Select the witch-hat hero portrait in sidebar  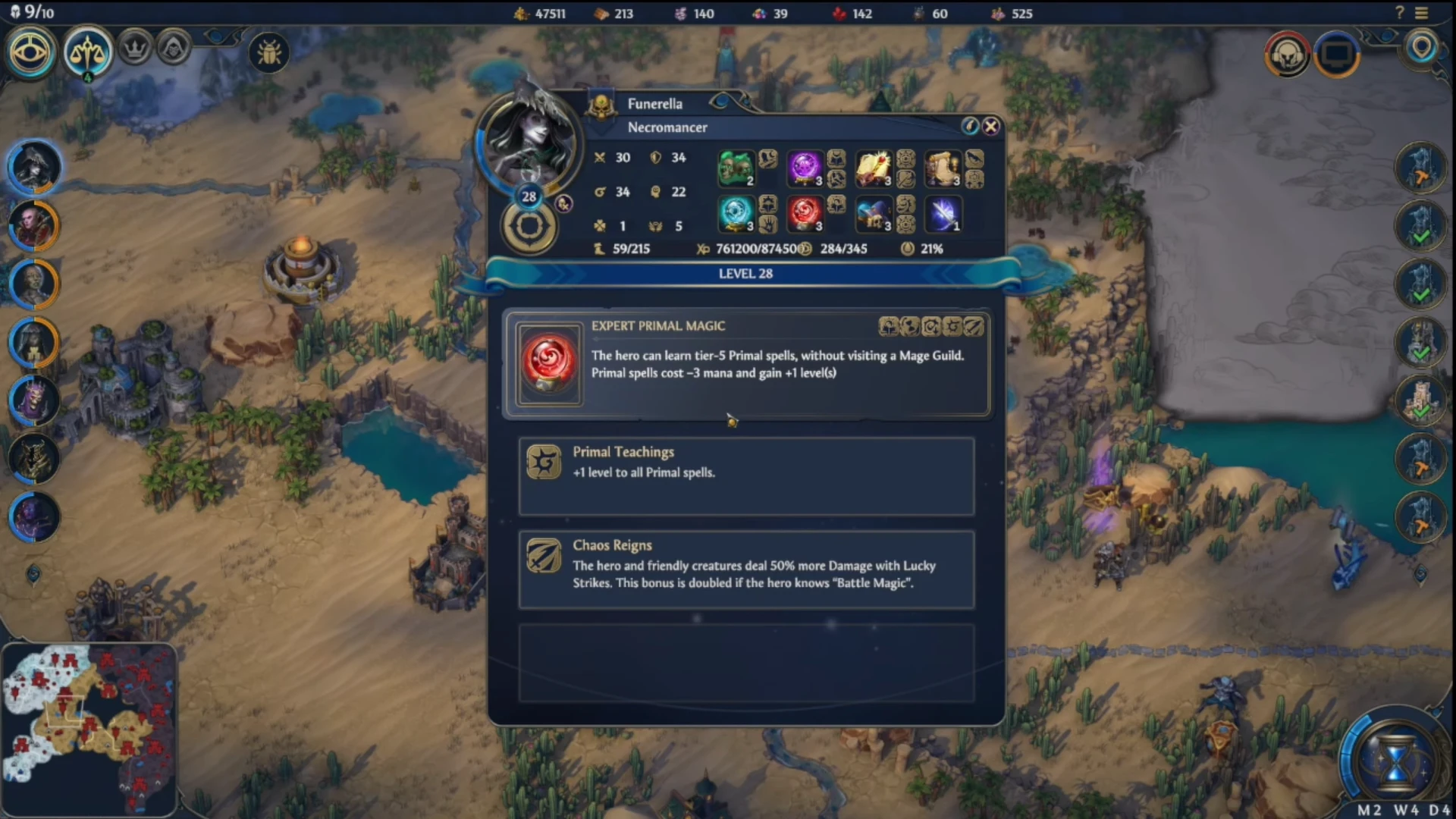point(33,166)
